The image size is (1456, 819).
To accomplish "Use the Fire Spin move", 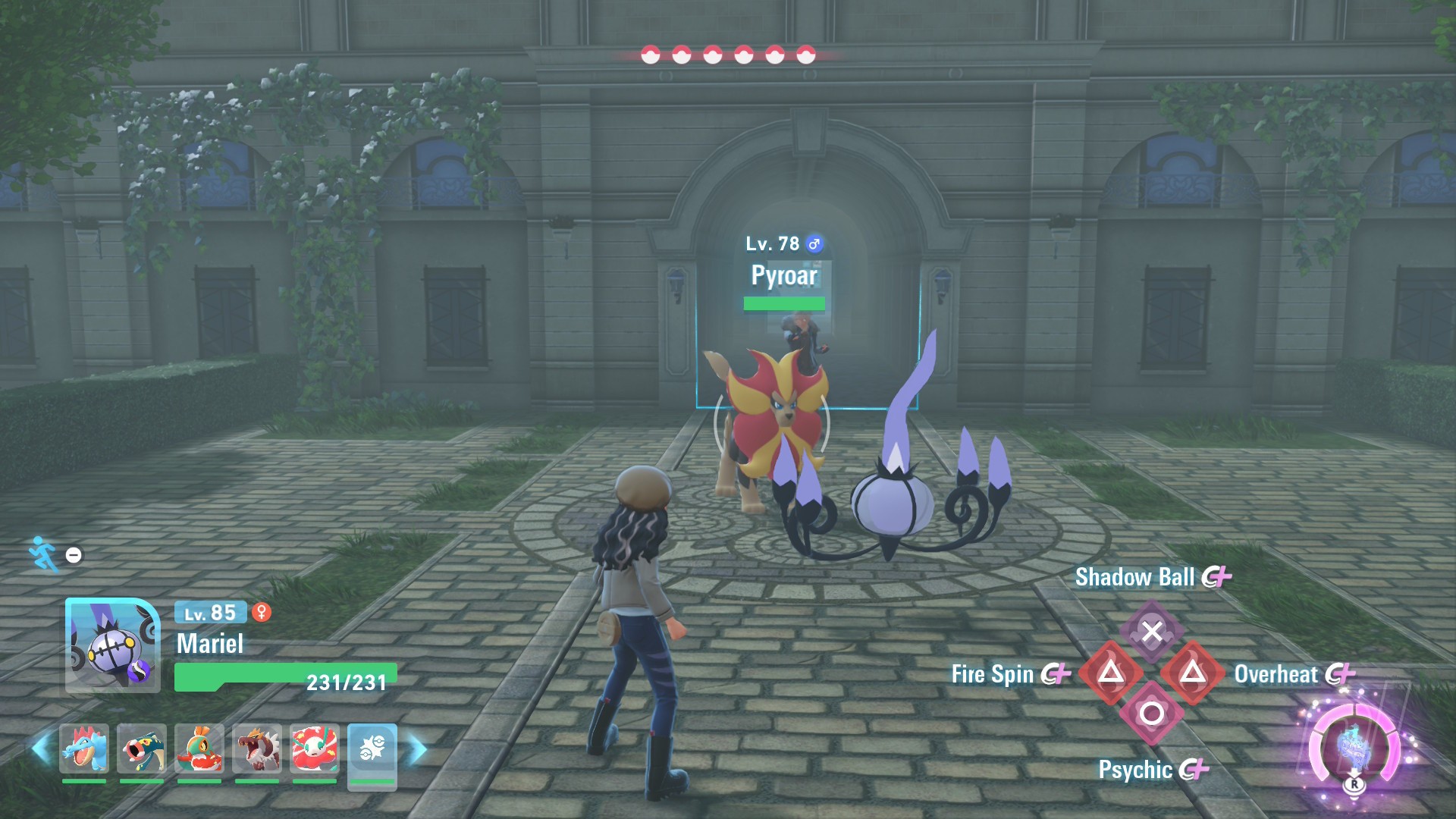I will coord(1111,673).
